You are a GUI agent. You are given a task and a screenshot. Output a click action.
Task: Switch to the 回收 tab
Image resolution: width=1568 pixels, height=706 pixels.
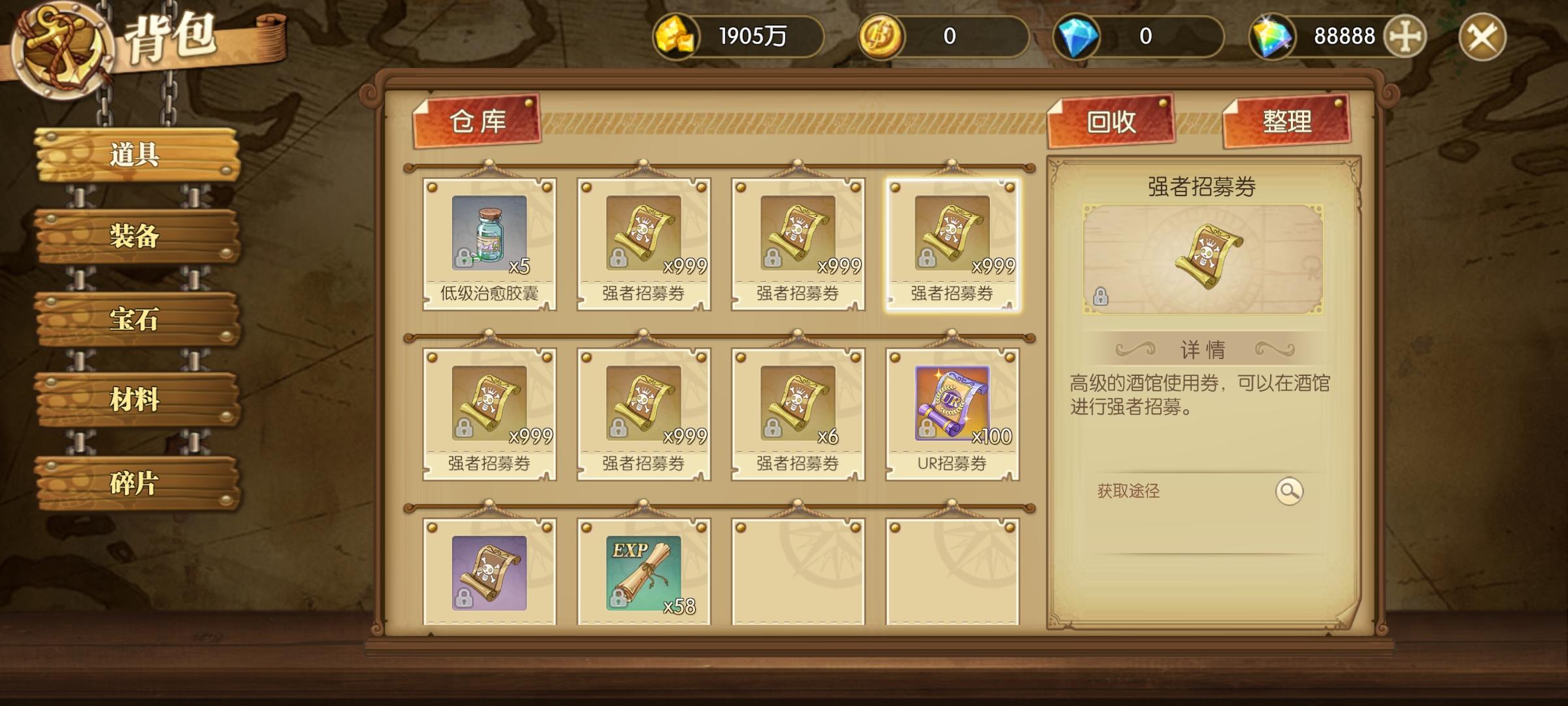tap(1111, 122)
